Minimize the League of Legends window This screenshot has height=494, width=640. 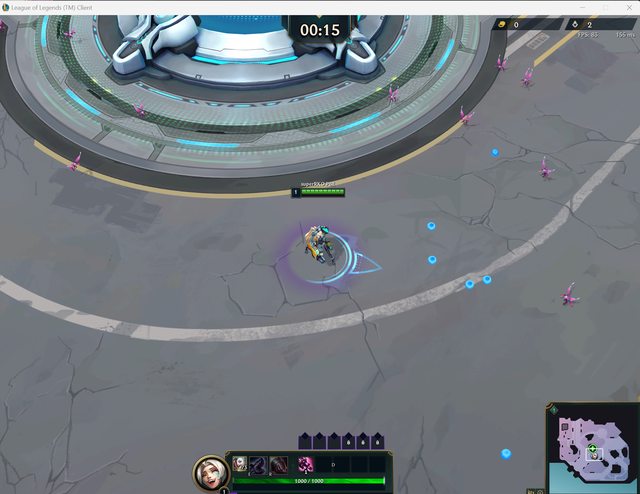click(x=583, y=7)
